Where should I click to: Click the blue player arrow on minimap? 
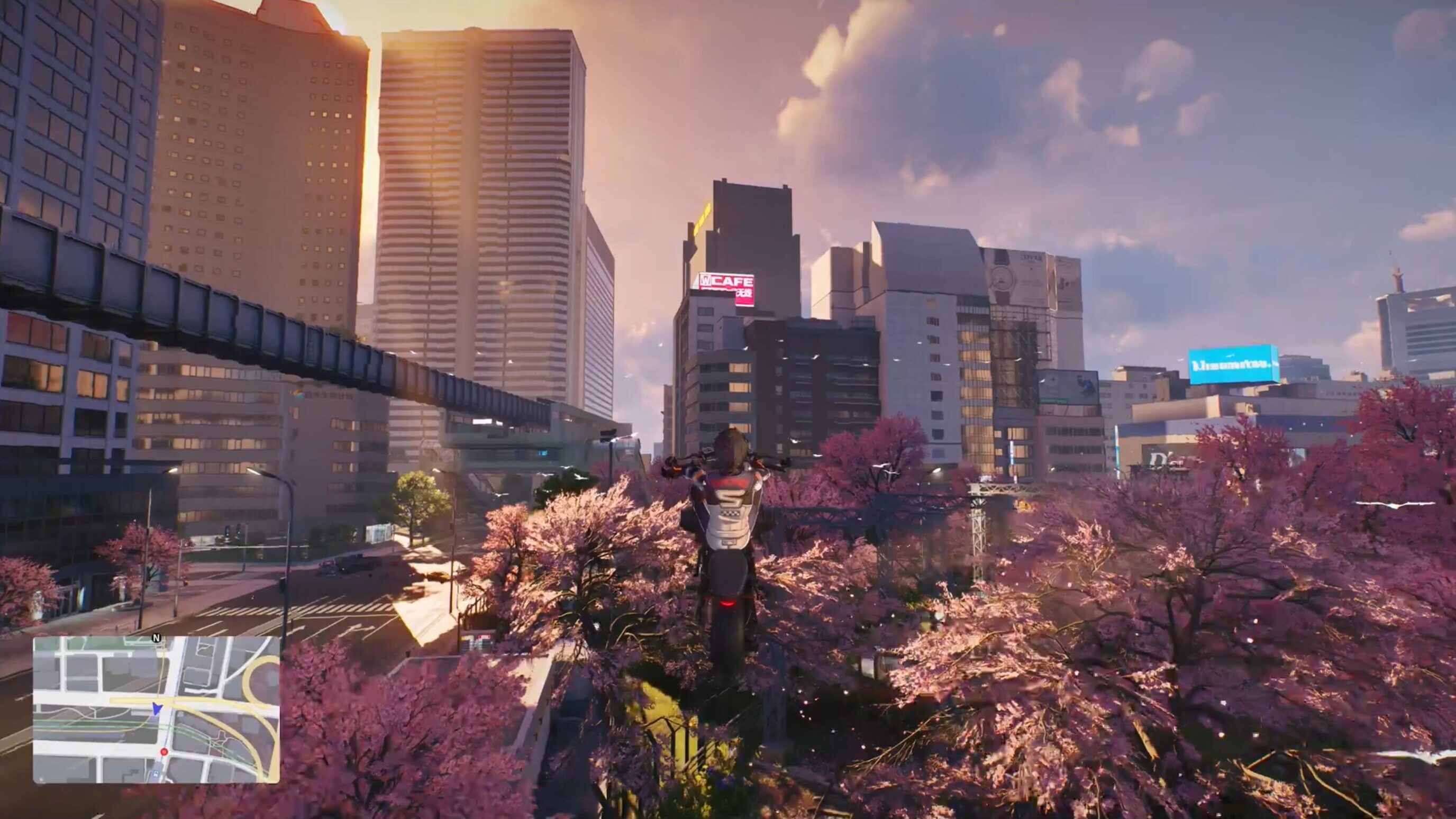pyautogui.click(x=157, y=709)
